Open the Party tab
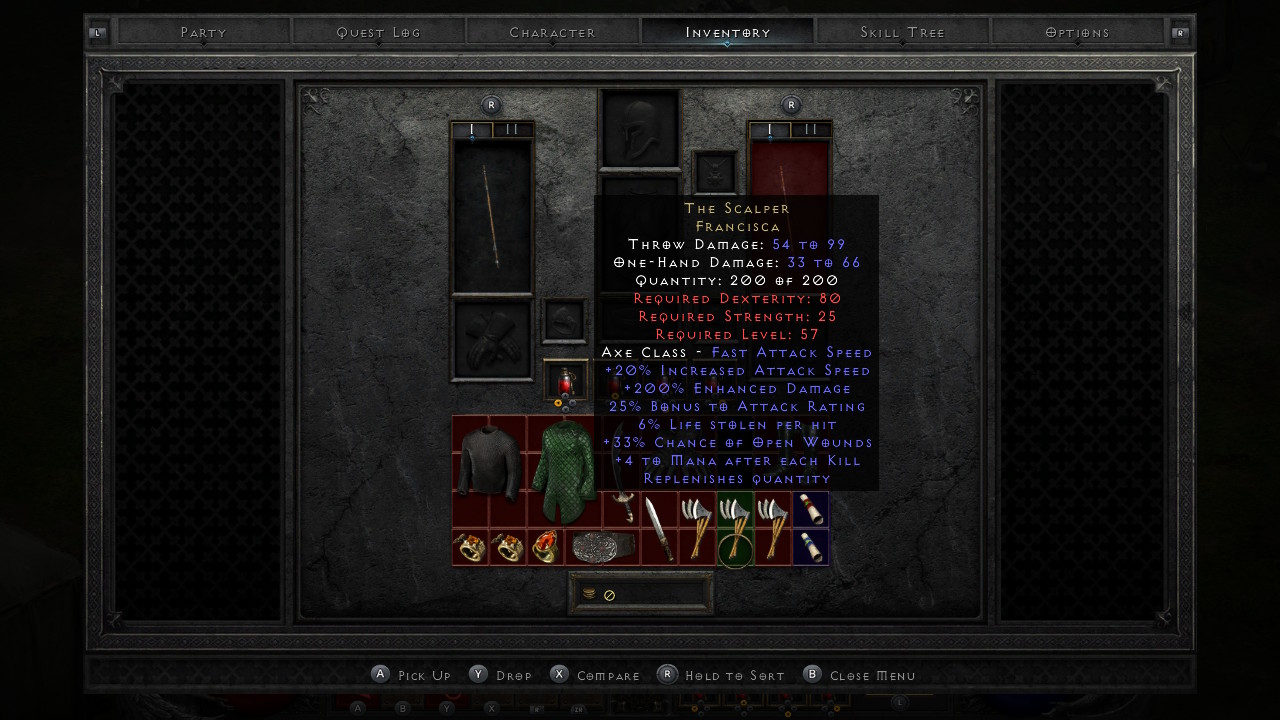1280x720 pixels. tap(203, 32)
